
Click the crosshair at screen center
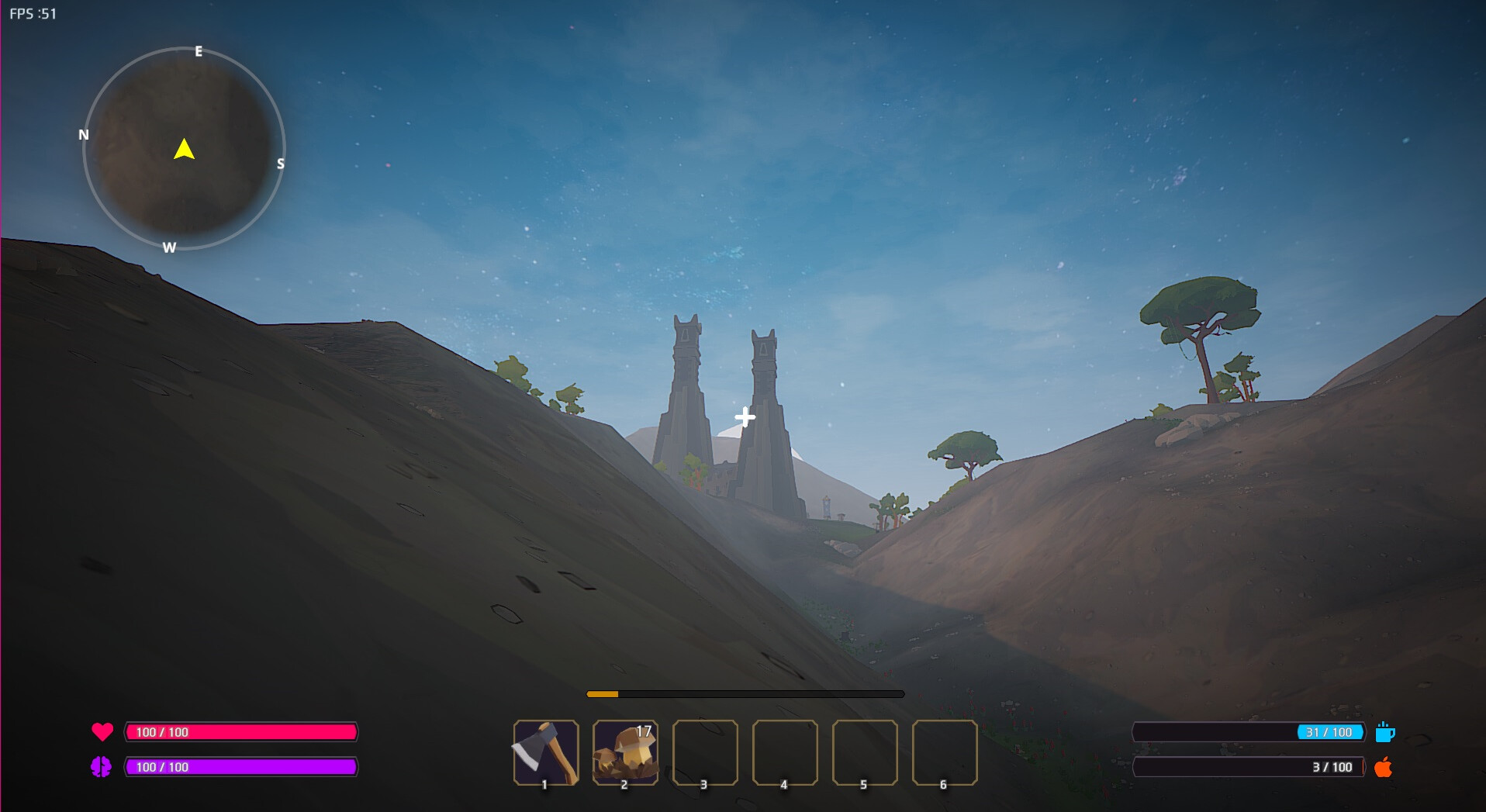pos(744,416)
